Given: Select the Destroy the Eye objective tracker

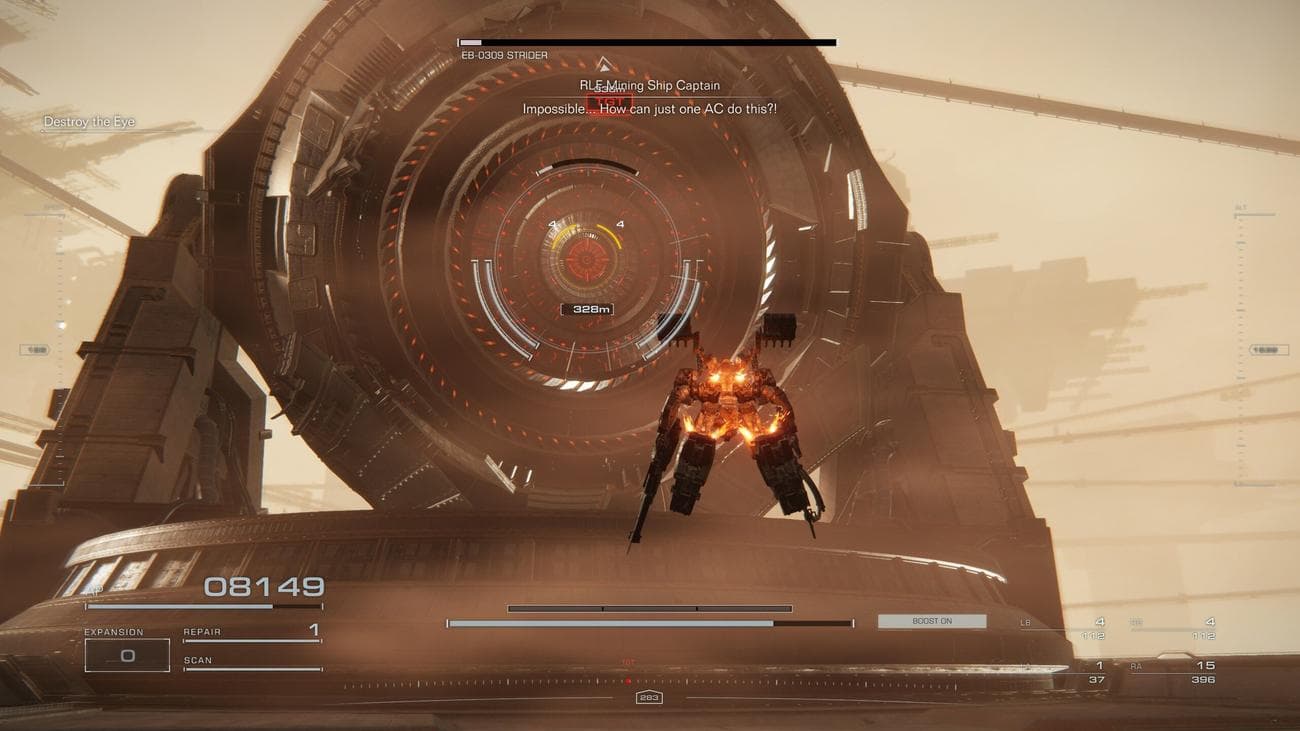Looking at the screenshot, I should [x=89, y=122].
